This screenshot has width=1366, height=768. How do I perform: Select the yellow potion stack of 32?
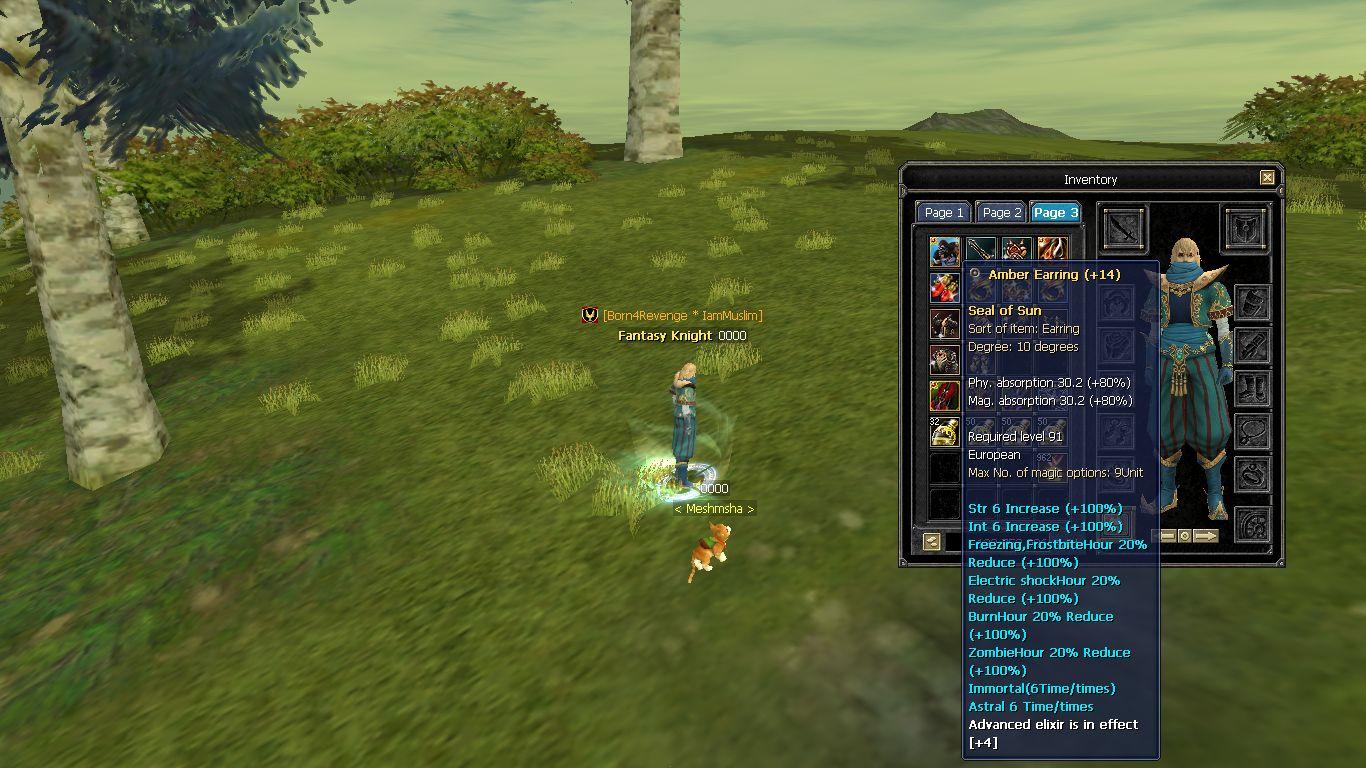click(945, 432)
